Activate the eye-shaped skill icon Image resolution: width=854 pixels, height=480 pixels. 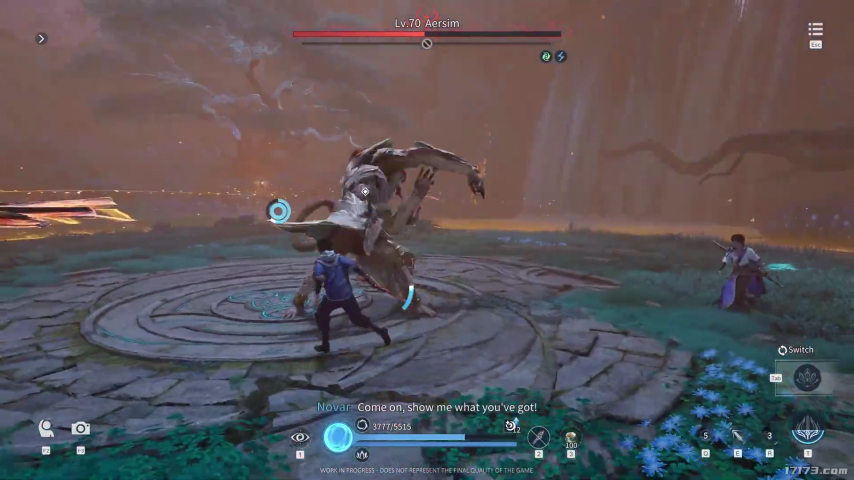pyautogui.click(x=300, y=437)
